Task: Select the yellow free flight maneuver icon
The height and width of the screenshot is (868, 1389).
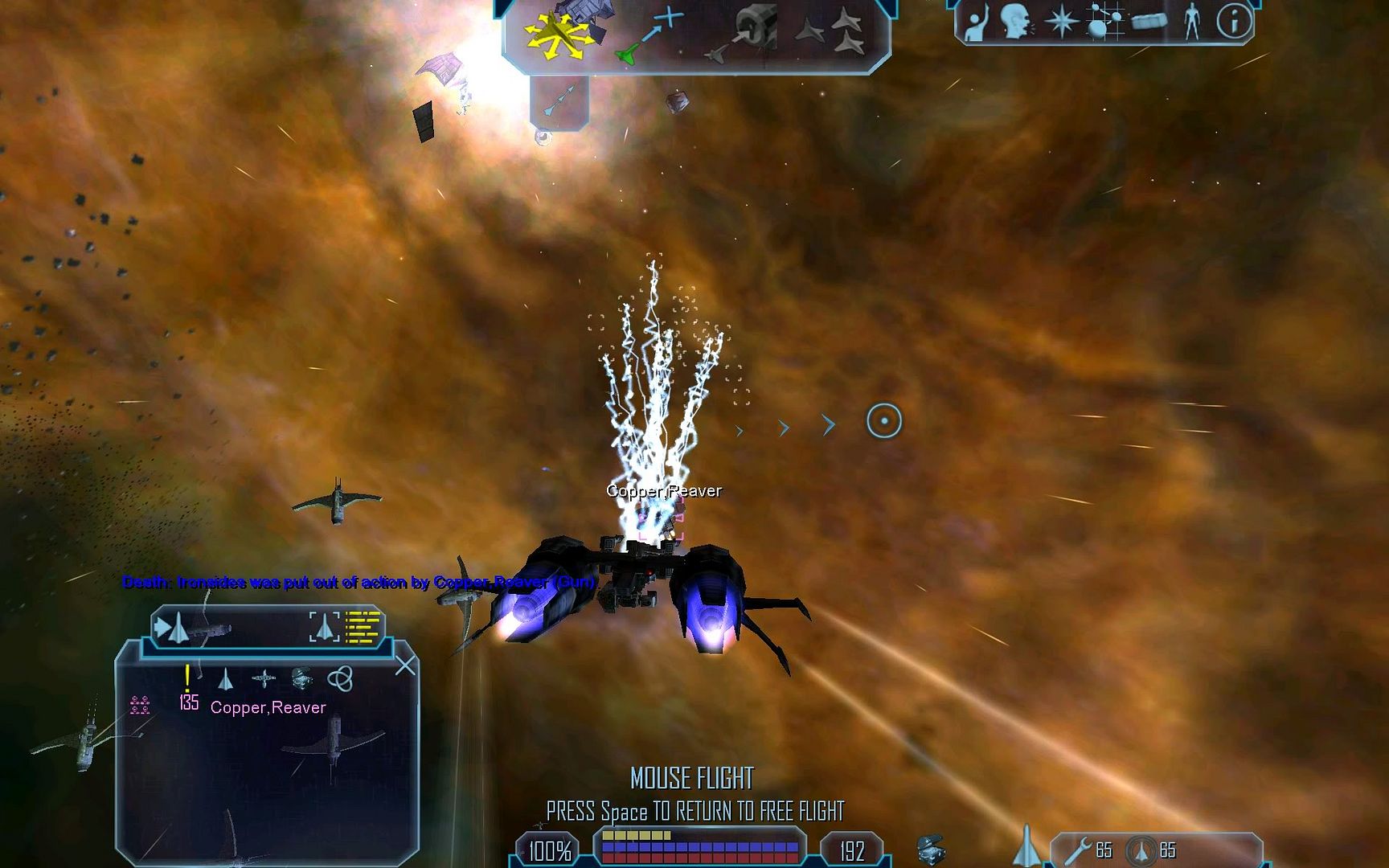Action: [x=553, y=35]
